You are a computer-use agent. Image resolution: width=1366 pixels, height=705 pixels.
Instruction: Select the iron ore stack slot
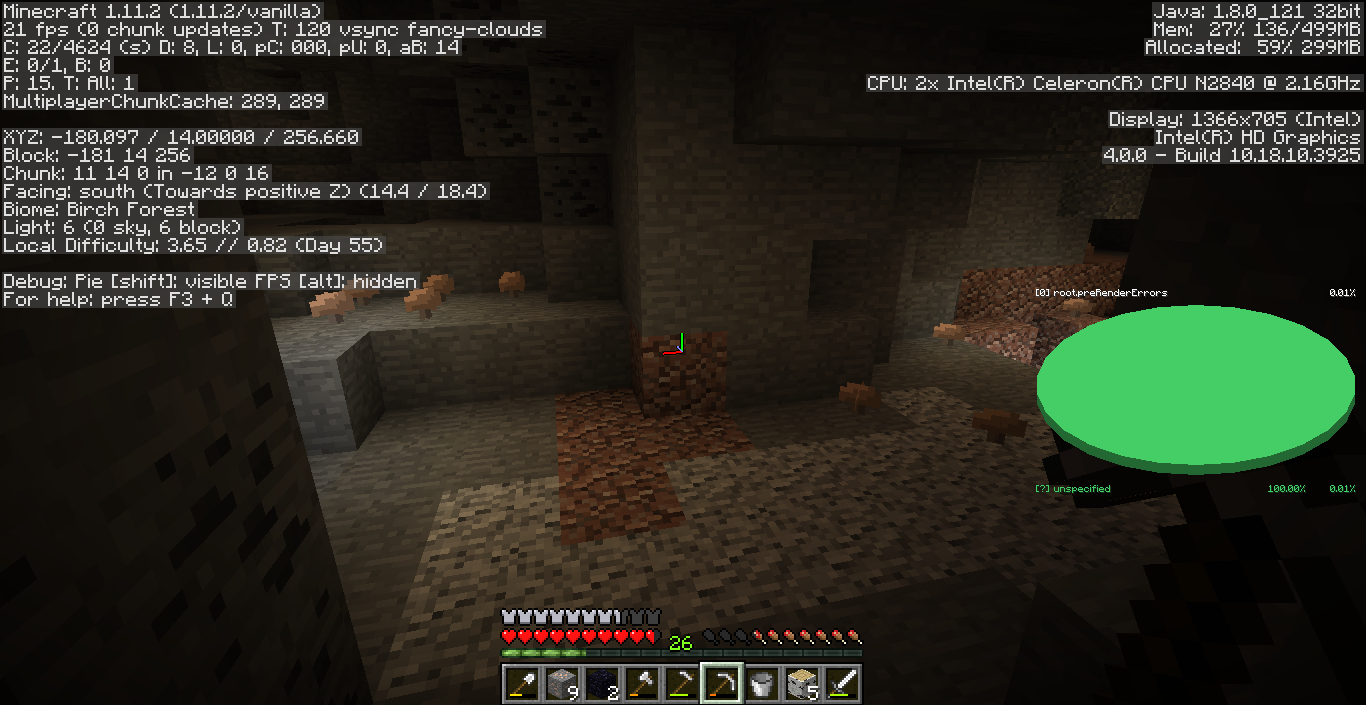tap(561, 684)
